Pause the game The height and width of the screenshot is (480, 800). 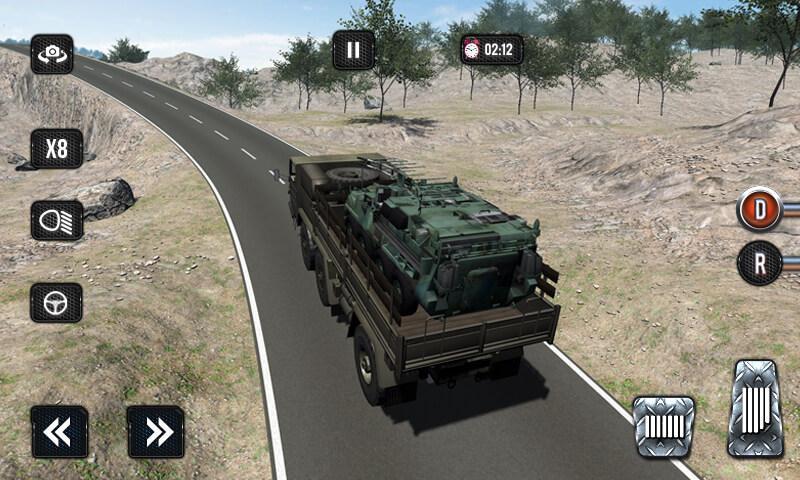(x=353, y=49)
